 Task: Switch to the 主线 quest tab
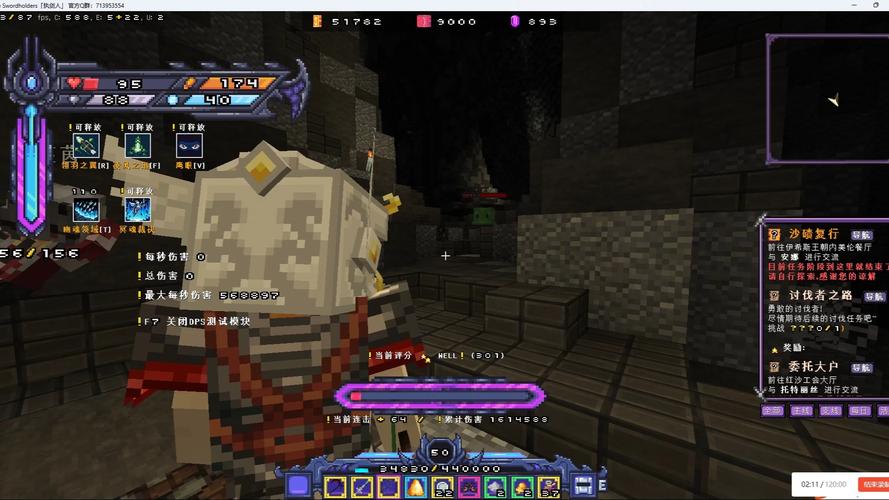point(801,410)
